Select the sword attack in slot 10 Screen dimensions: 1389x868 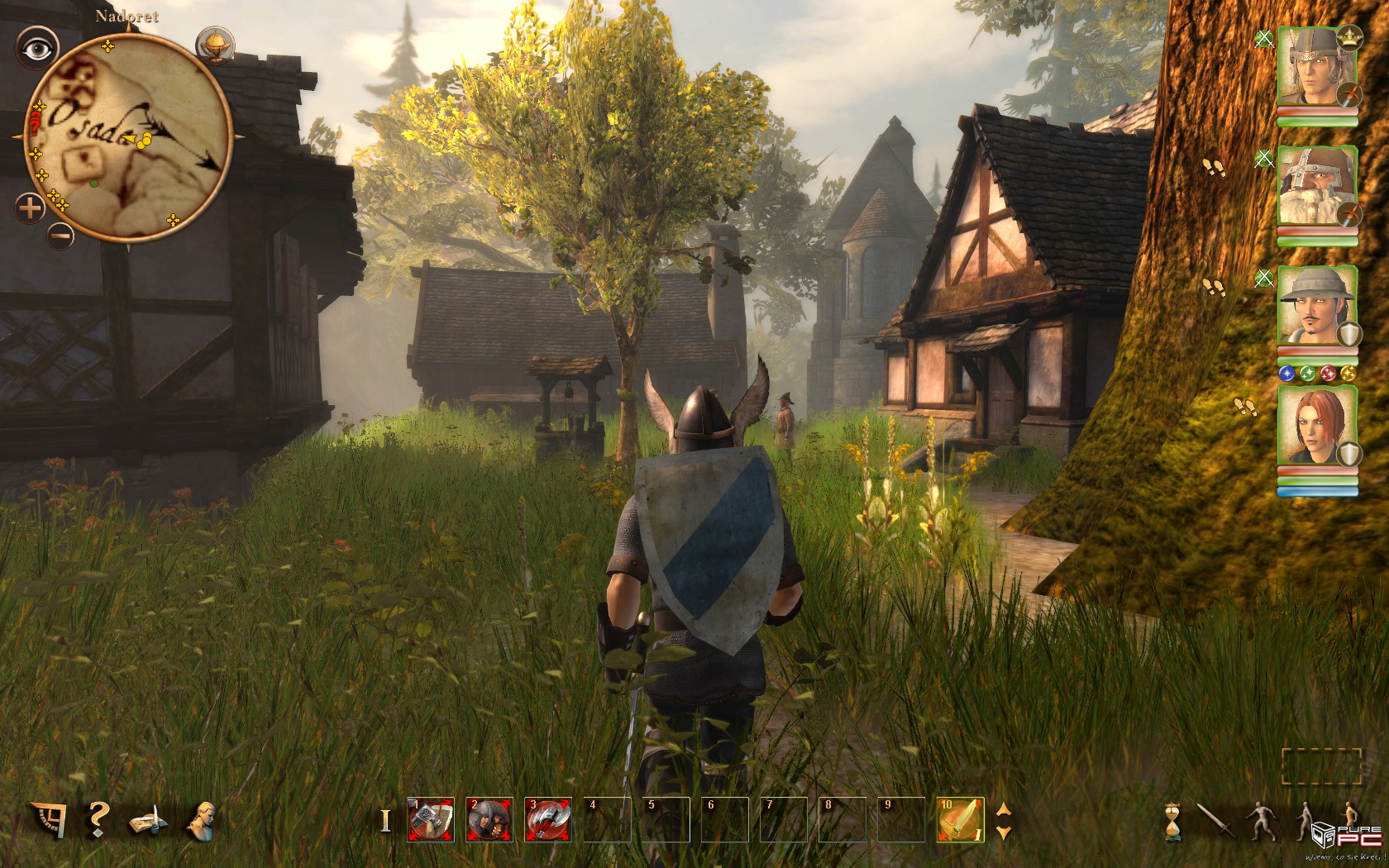(x=960, y=819)
